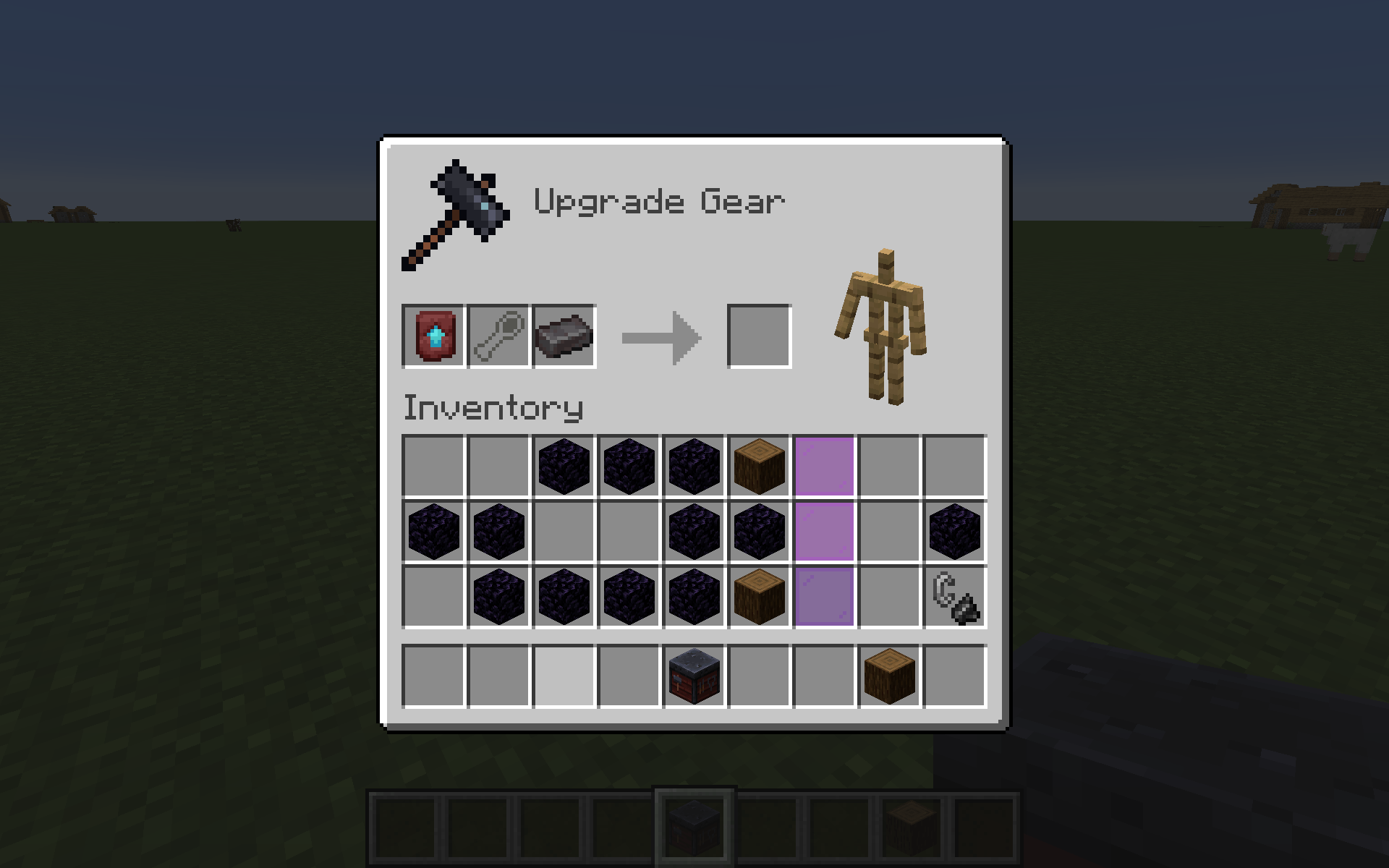Click the empty result output slot

759,334
